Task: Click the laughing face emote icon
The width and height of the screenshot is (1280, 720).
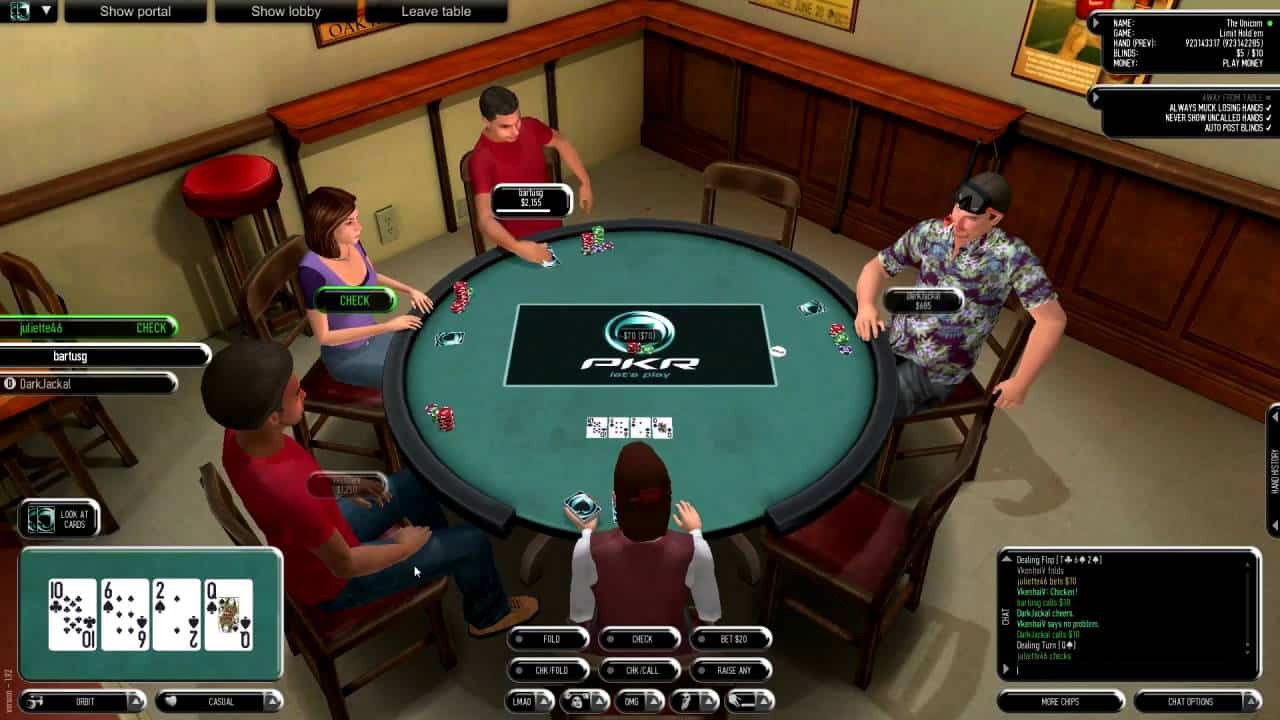Action: [x=578, y=702]
